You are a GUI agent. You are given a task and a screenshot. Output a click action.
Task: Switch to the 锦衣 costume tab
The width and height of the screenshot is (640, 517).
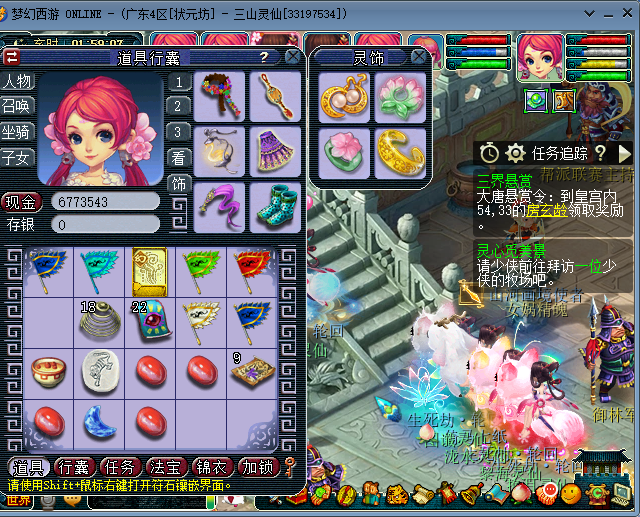pos(212,467)
